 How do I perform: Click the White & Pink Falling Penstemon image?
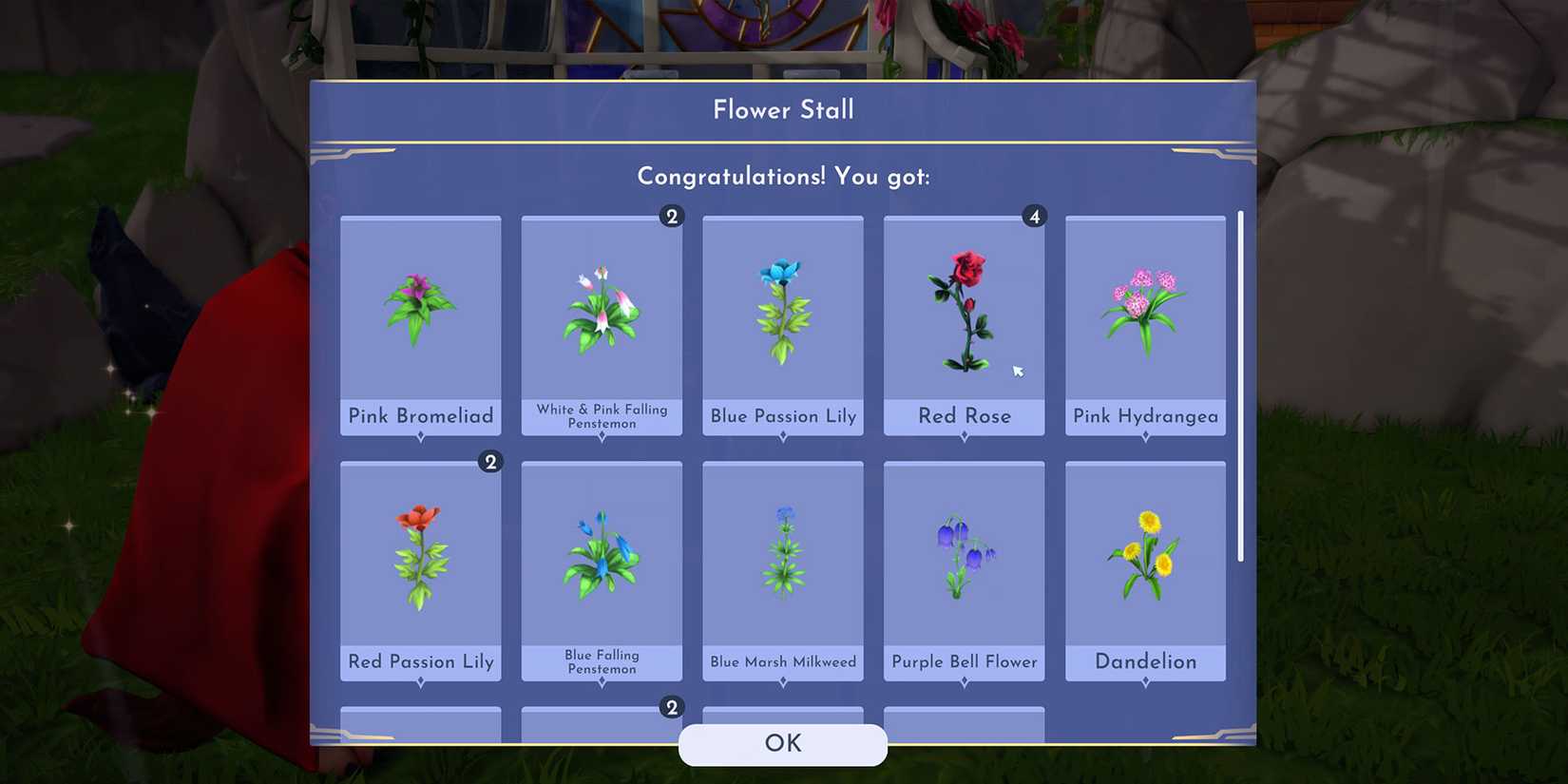coord(602,304)
